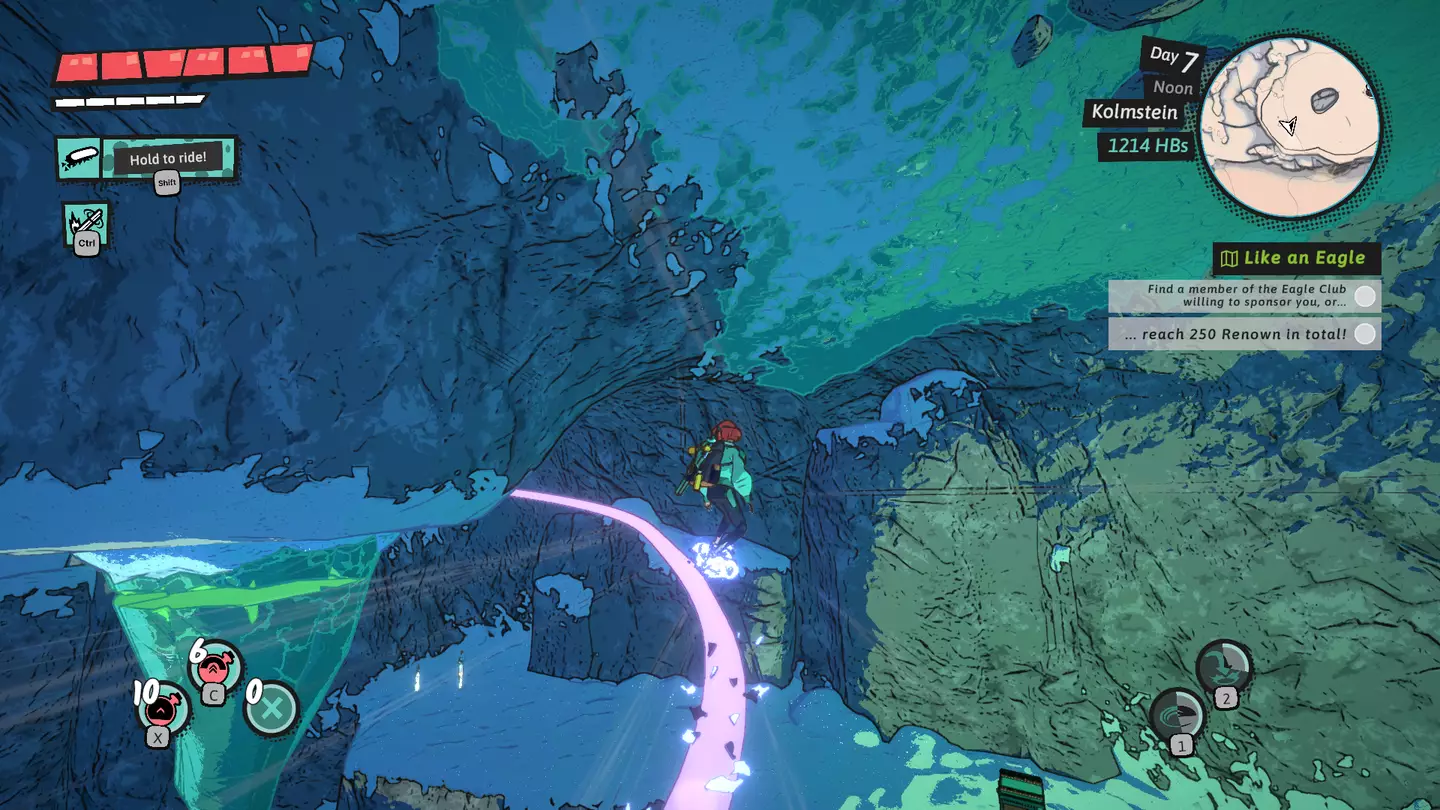Select the empty X item slot
The height and width of the screenshot is (810, 1440).
tap(272, 709)
